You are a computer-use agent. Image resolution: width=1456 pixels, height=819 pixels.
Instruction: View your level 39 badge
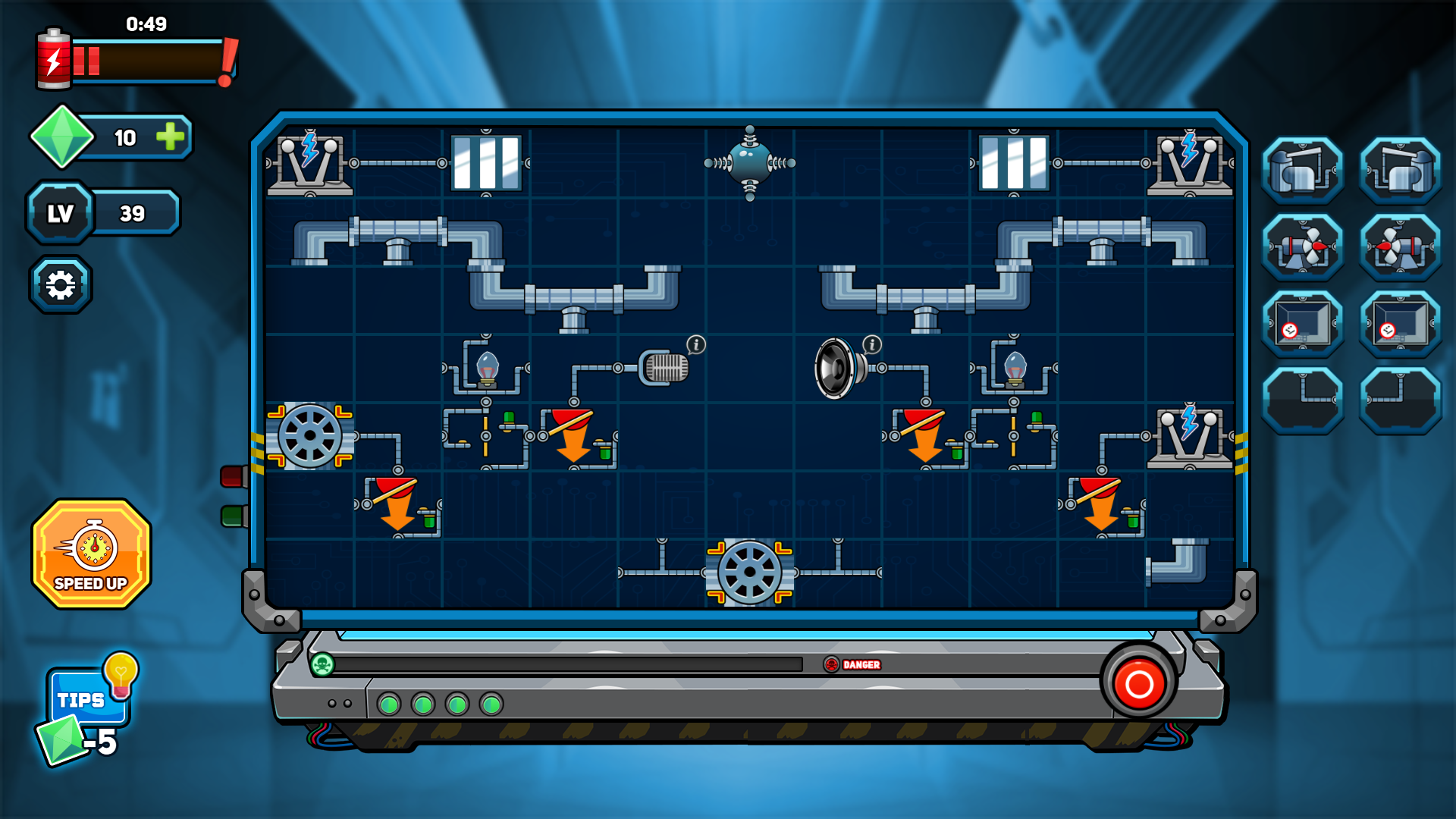tap(60, 213)
